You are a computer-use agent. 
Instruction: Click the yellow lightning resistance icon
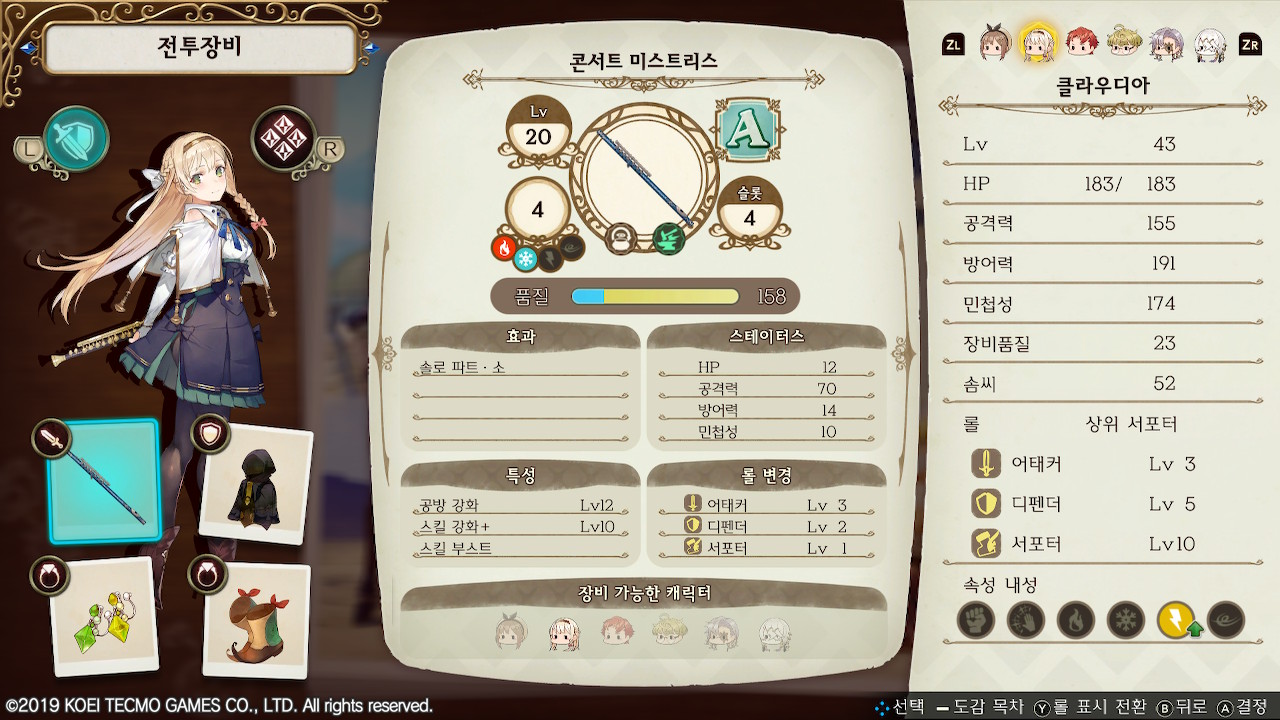pyautogui.click(x=1176, y=621)
